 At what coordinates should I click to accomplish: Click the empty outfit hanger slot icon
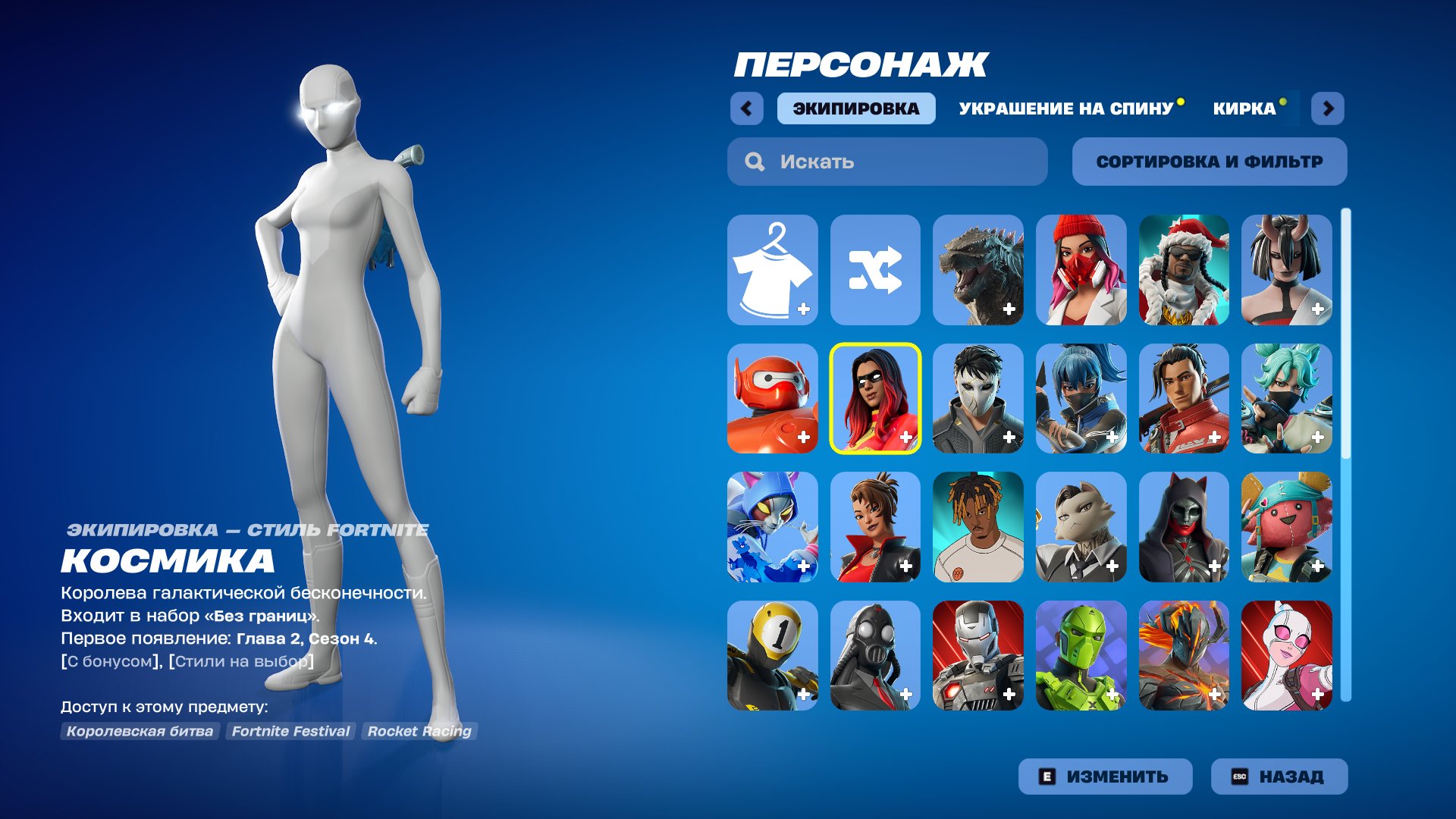pos(772,269)
